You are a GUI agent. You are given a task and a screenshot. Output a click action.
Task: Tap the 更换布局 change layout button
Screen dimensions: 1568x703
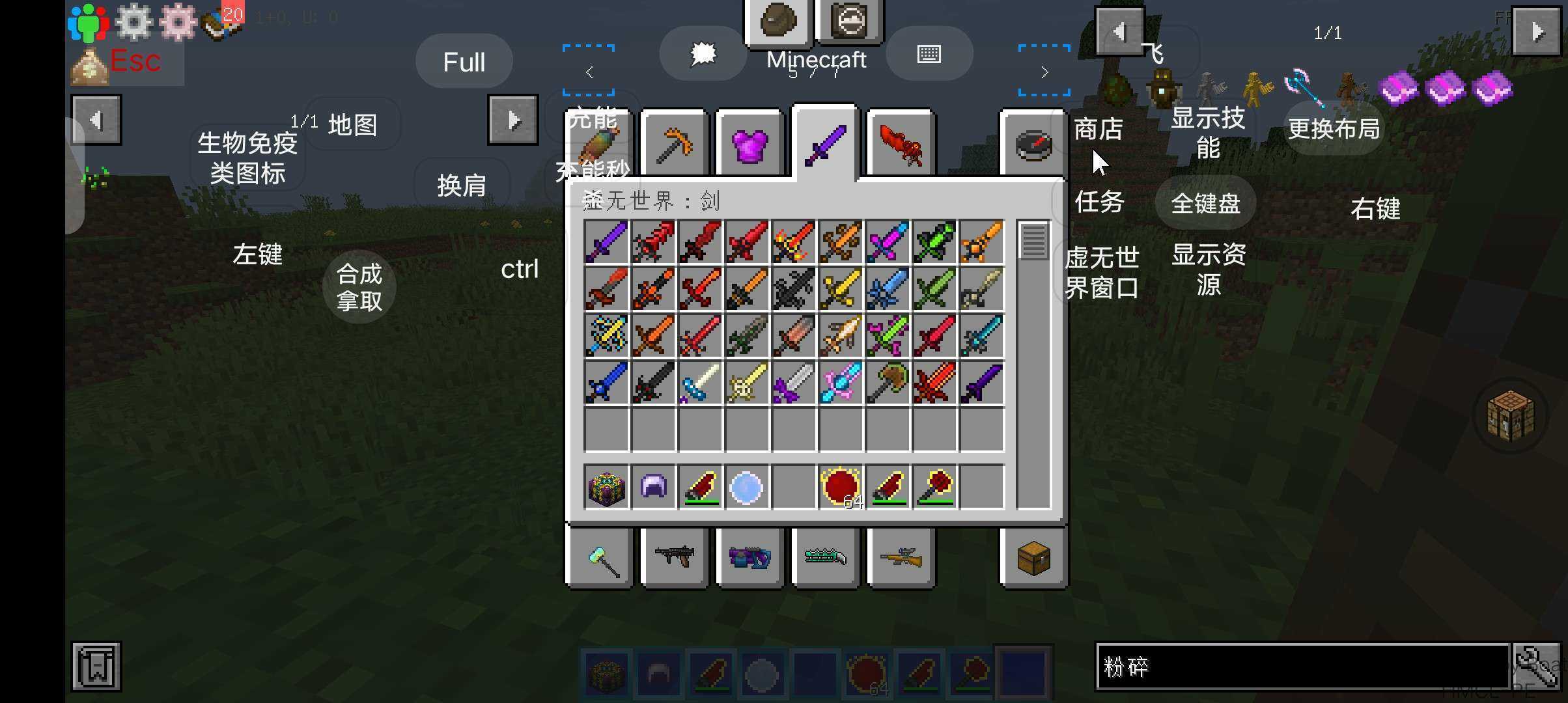click(x=1334, y=128)
